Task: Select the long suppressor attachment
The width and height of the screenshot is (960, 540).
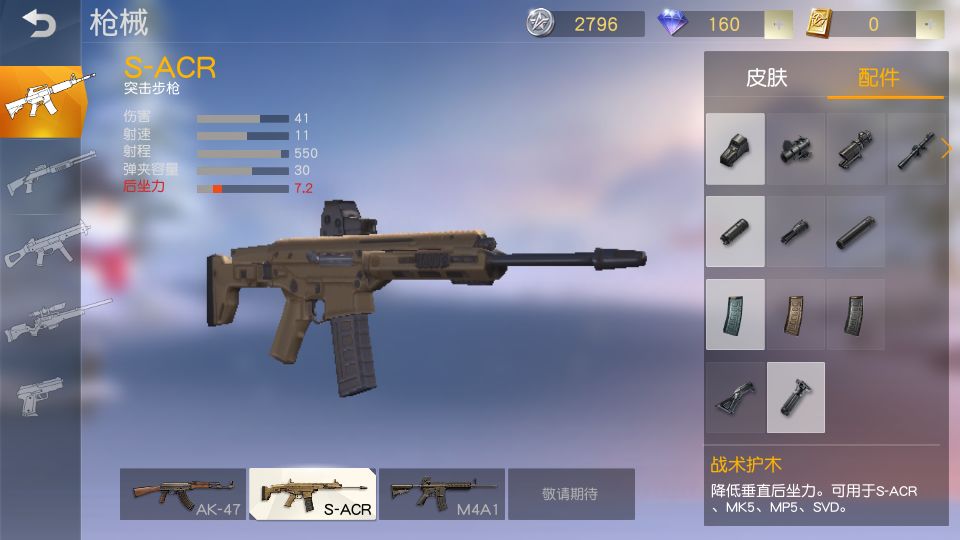Action: pos(856,232)
